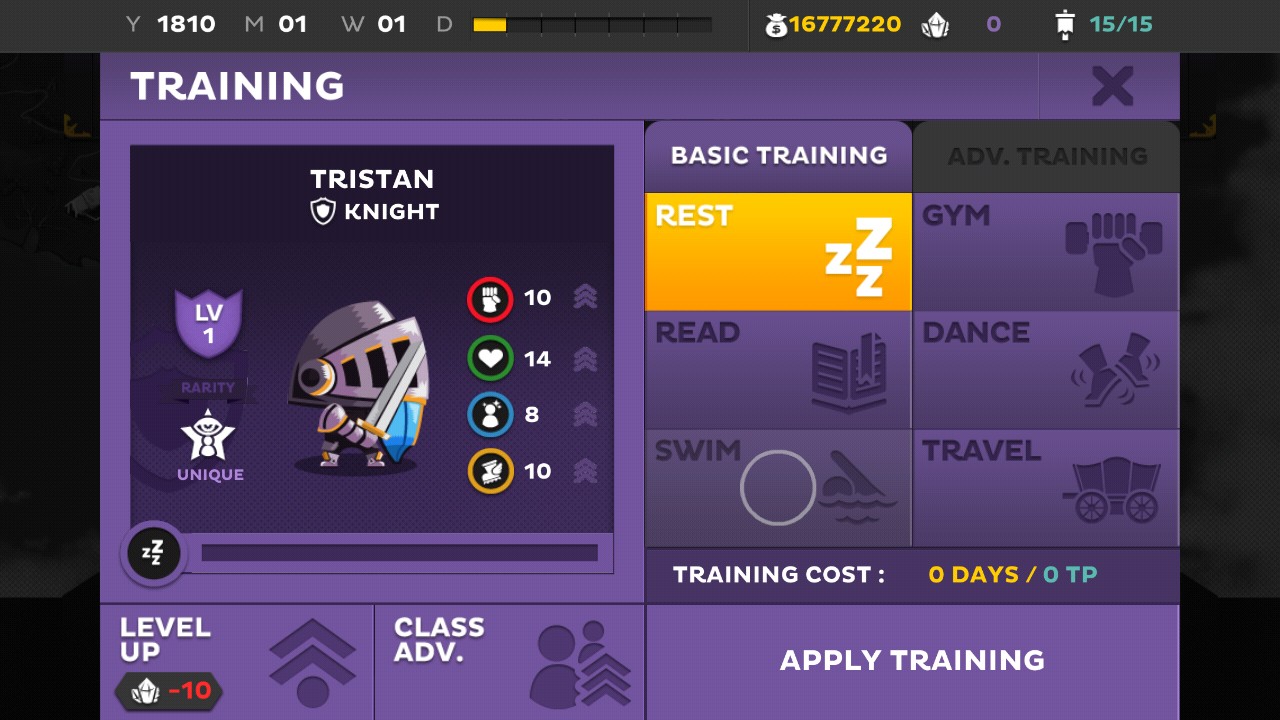Close the Training window
This screenshot has width=1280, height=720.
[x=1111, y=87]
